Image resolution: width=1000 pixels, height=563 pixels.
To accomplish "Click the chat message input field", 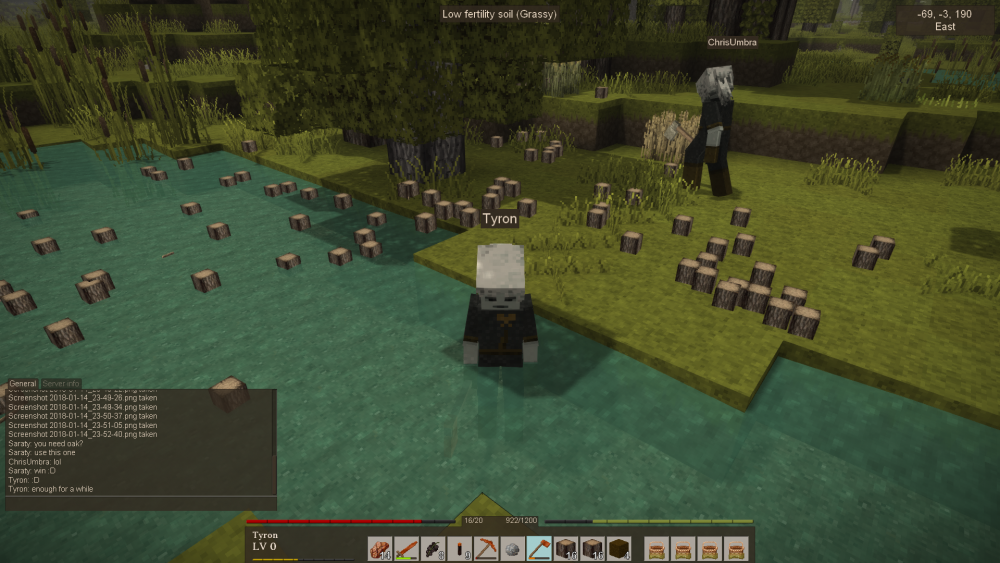I will click(x=140, y=503).
